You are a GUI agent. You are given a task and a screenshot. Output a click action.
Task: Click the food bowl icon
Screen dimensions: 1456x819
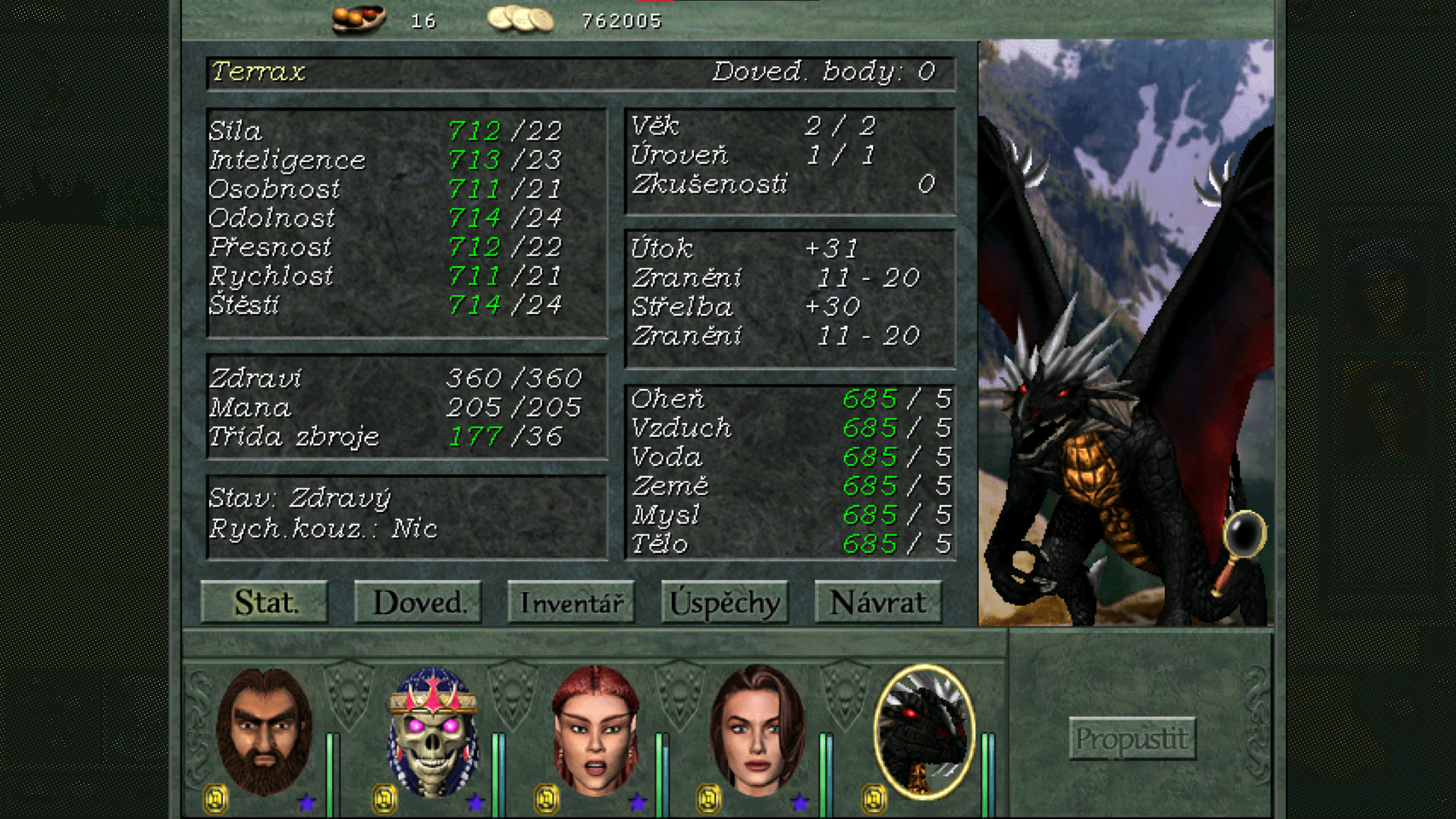359,19
